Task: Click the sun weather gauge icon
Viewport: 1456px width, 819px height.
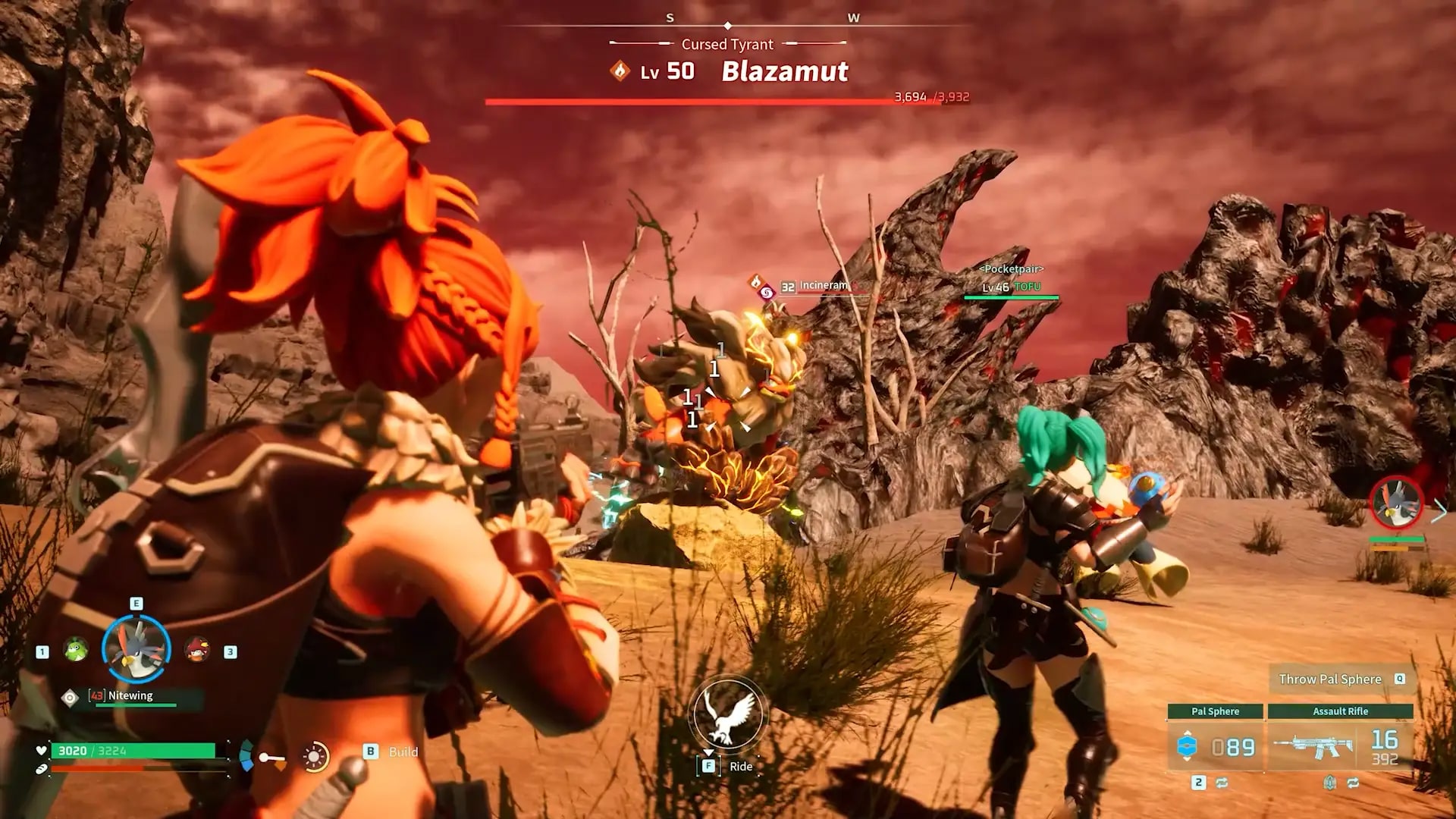Action: point(314,756)
